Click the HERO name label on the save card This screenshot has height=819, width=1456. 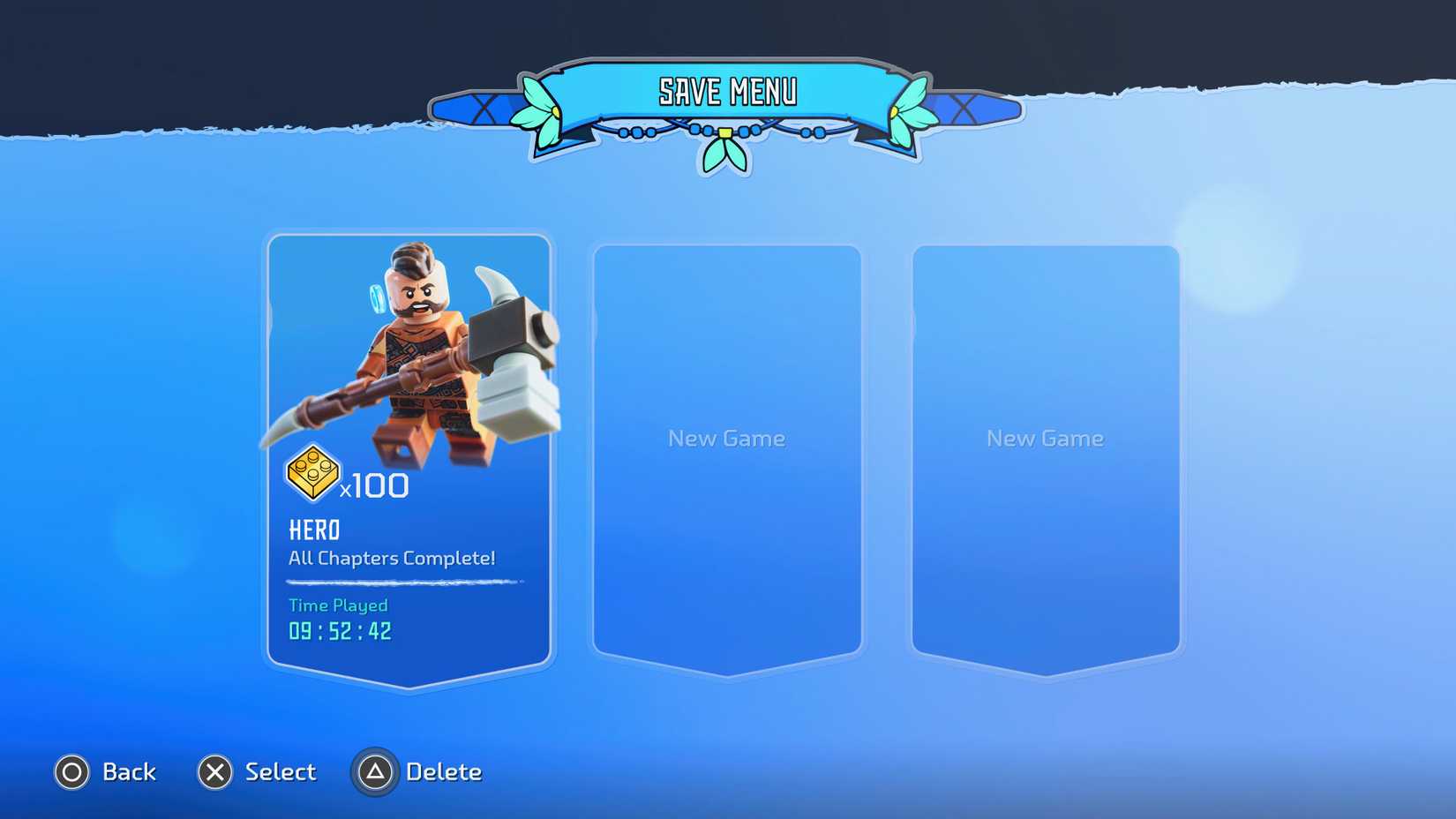pos(314,530)
